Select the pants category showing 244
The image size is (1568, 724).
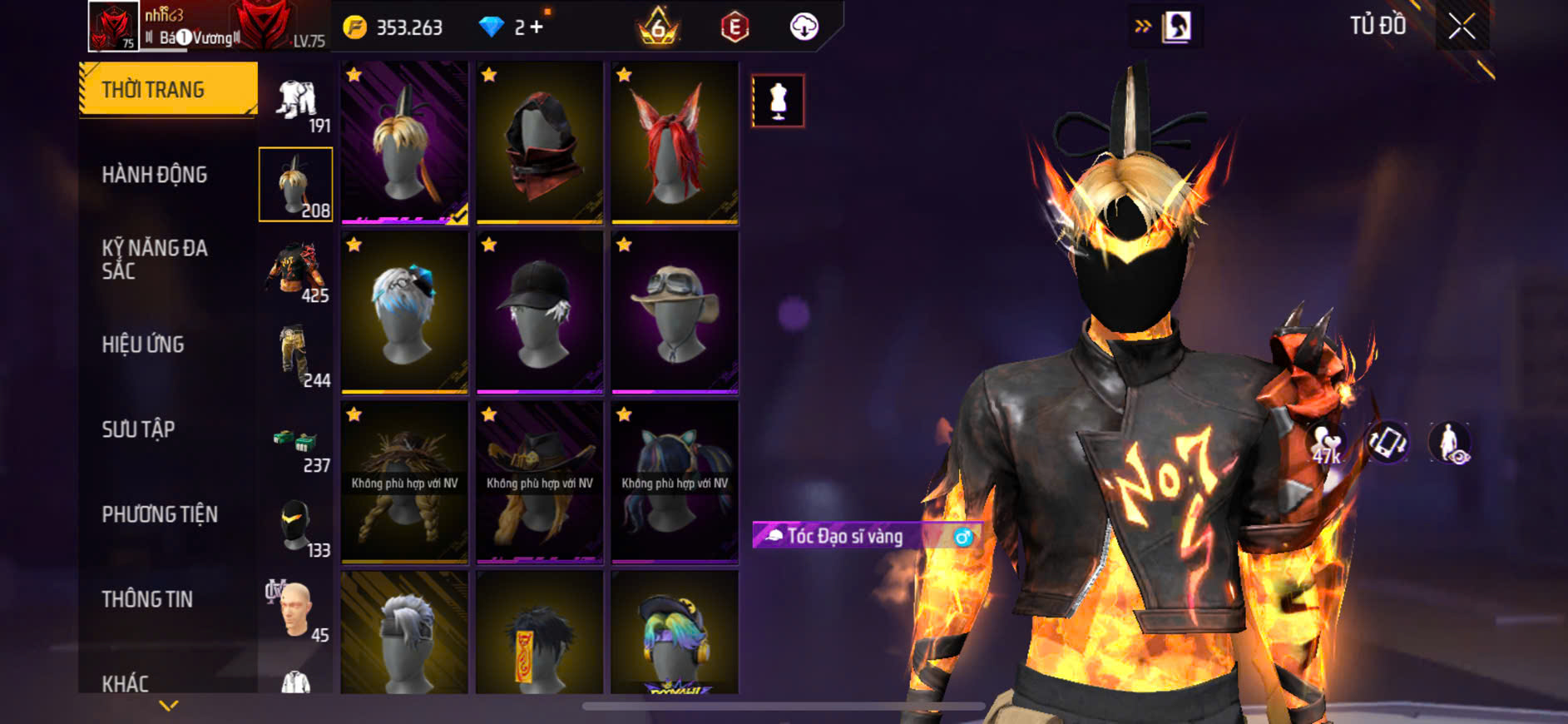point(296,356)
